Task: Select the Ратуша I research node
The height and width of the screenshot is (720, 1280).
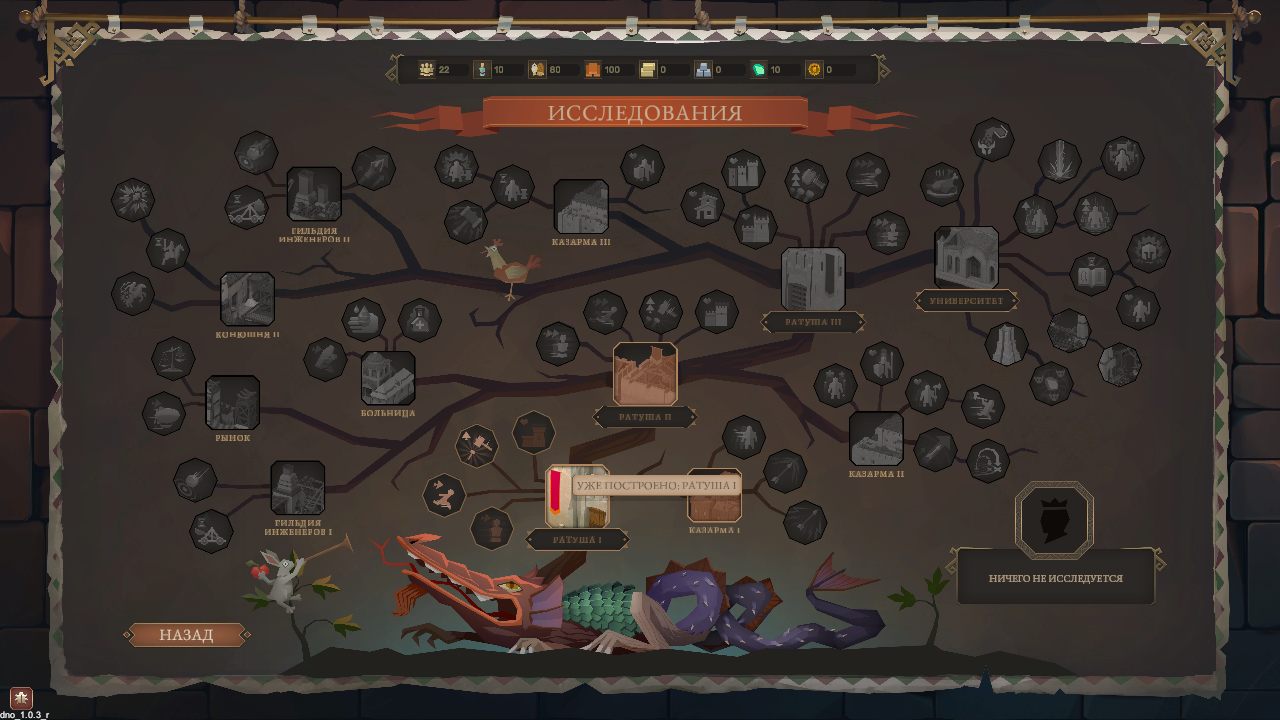Action: pyautogui.click(x=577, y=497)
